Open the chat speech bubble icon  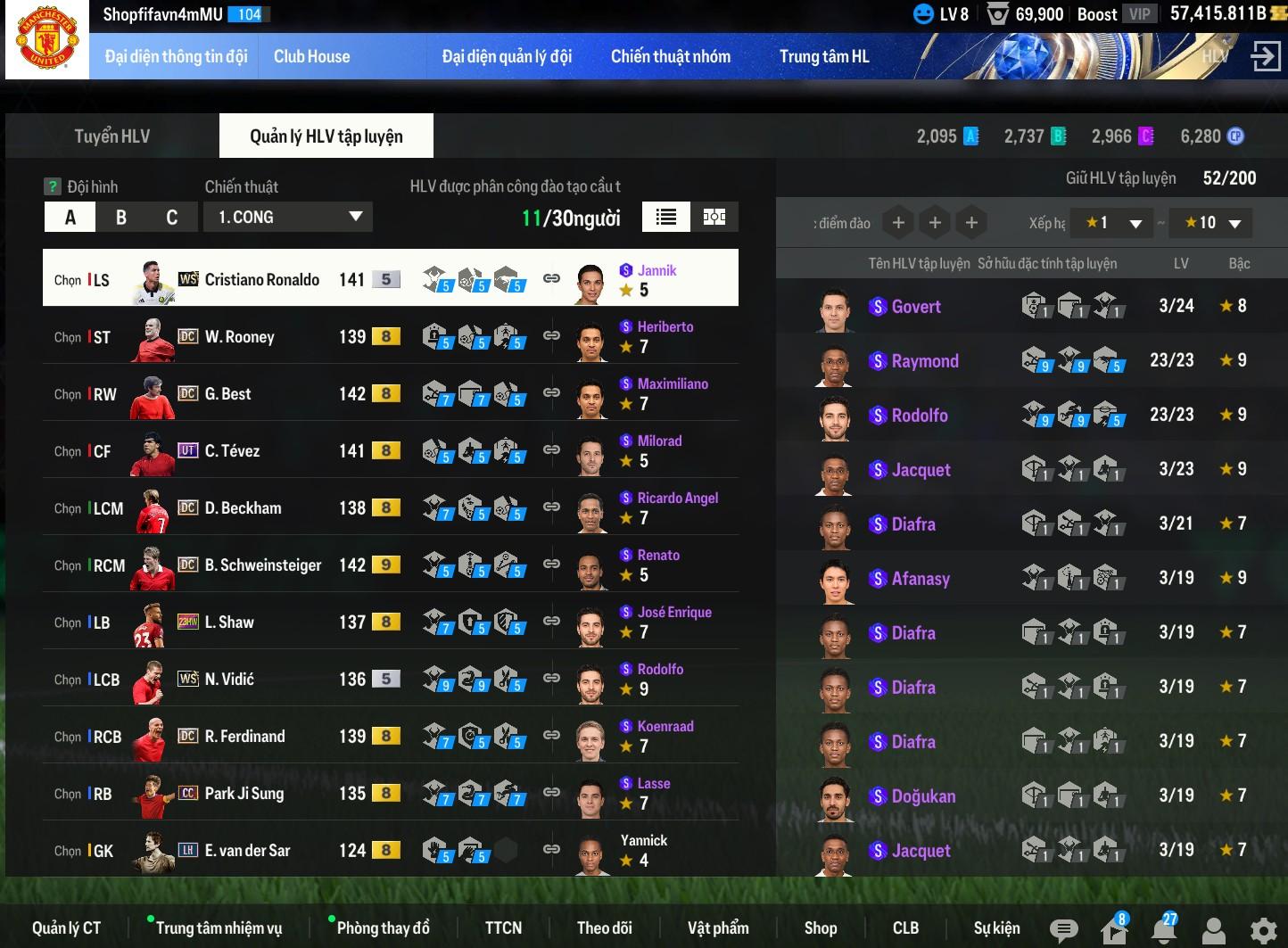(1063, 930)
